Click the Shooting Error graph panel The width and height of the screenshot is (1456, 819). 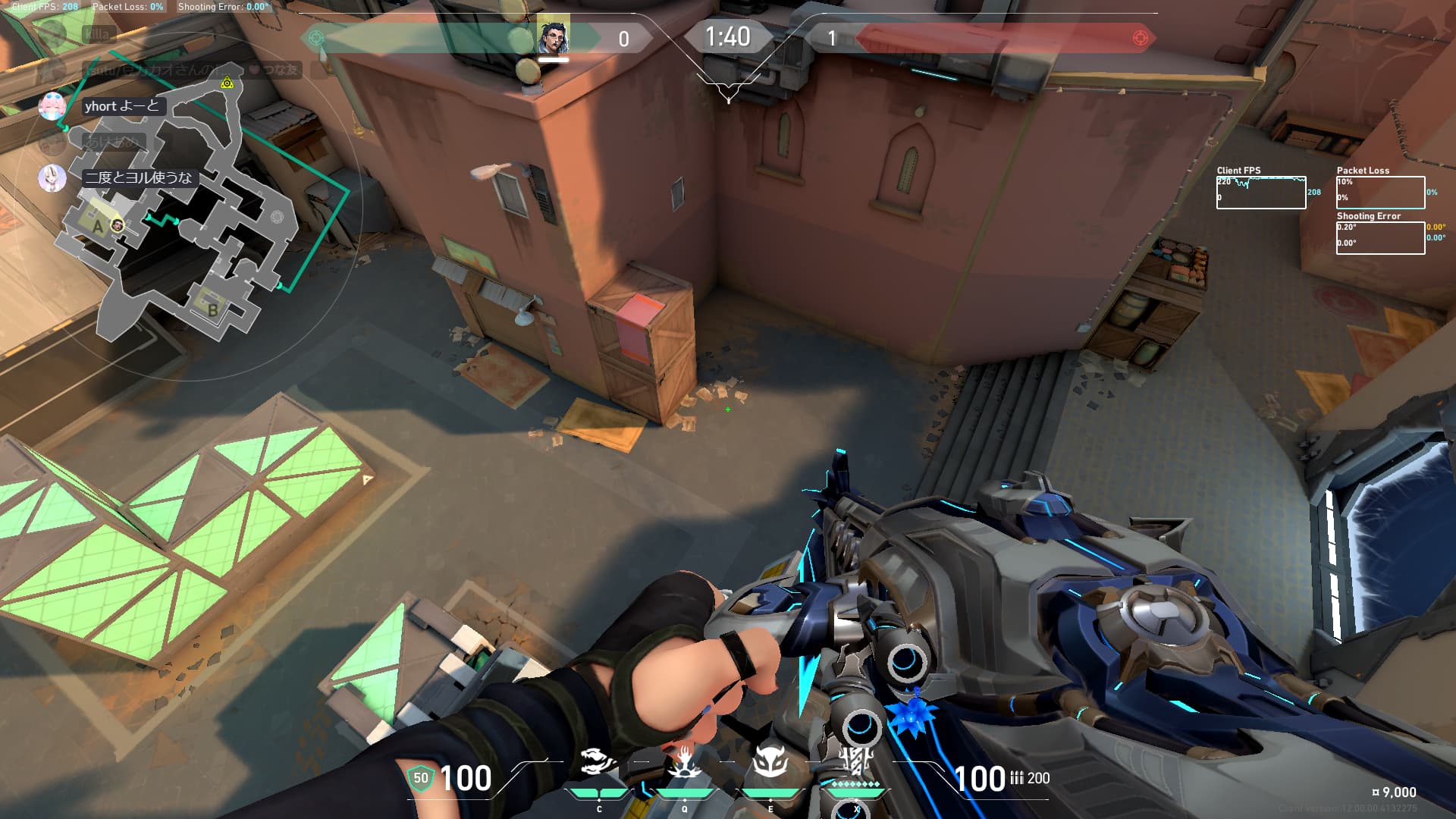tap(1380, 238)
